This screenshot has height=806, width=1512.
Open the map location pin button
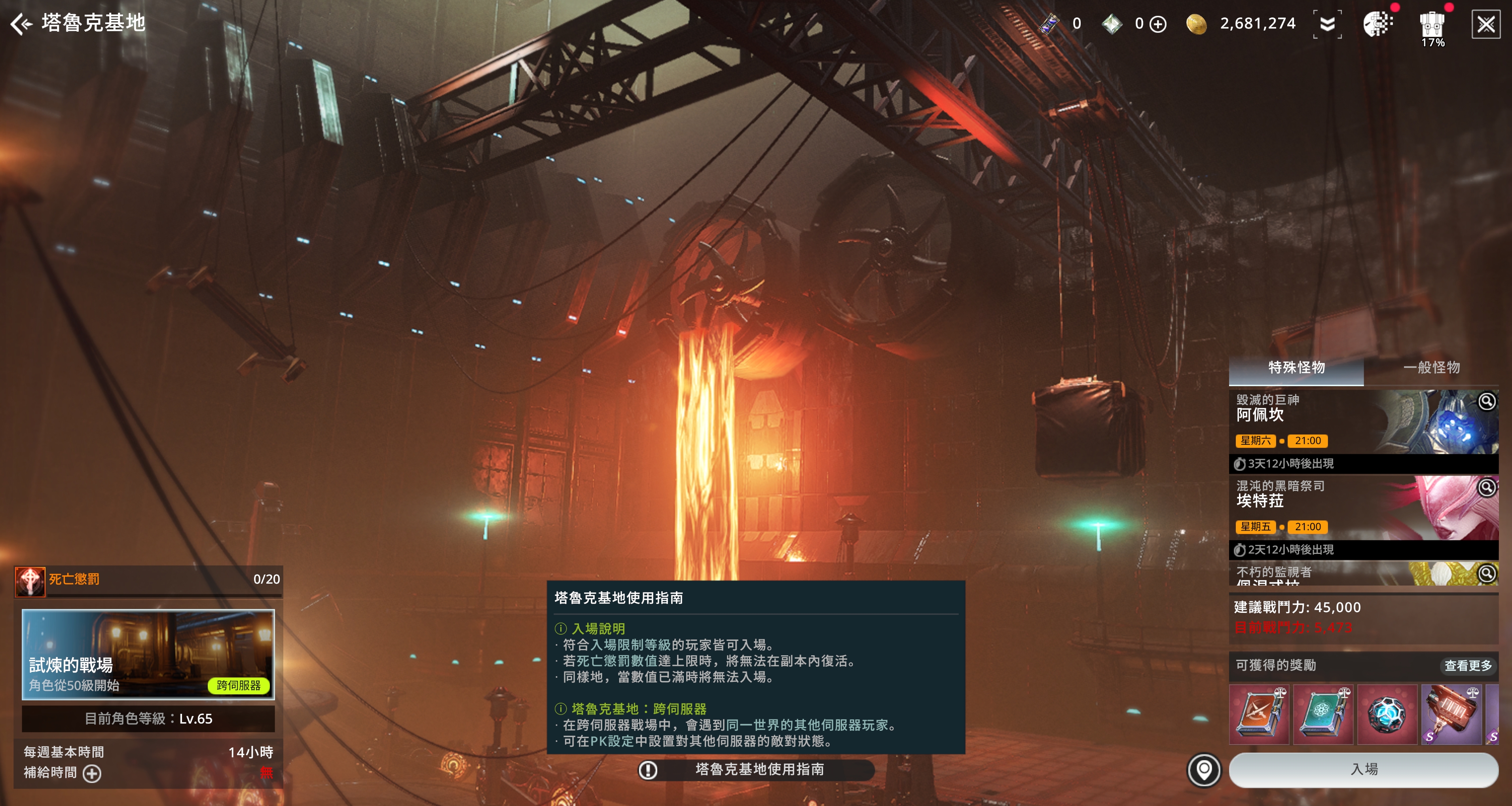pos(1204,770)
